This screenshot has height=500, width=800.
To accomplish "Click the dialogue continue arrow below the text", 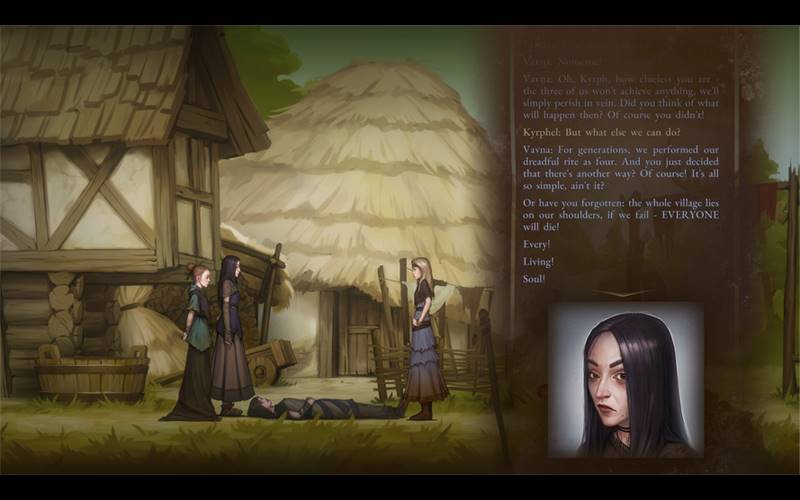I will (624, 293).
